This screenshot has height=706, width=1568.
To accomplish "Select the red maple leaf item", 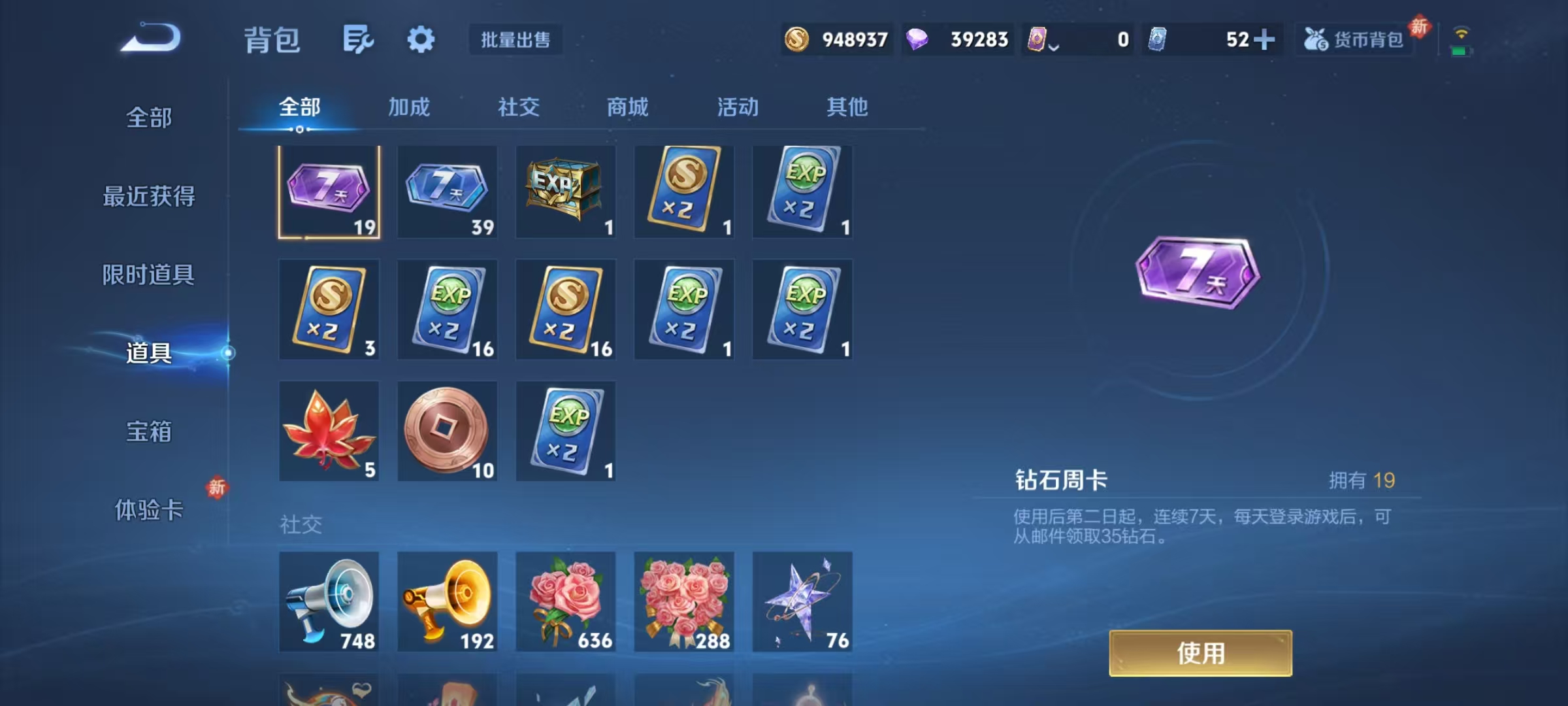I will click(x=329, y=430).
